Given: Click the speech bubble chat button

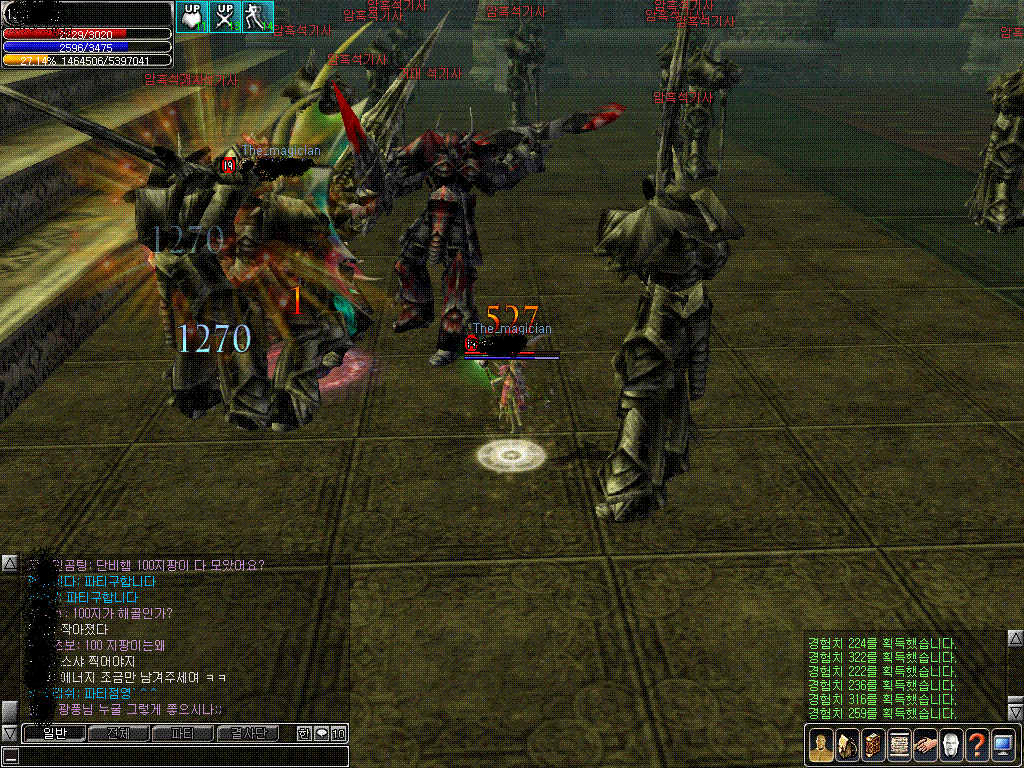Looking at the screenshot, I should tap(322, 734).
